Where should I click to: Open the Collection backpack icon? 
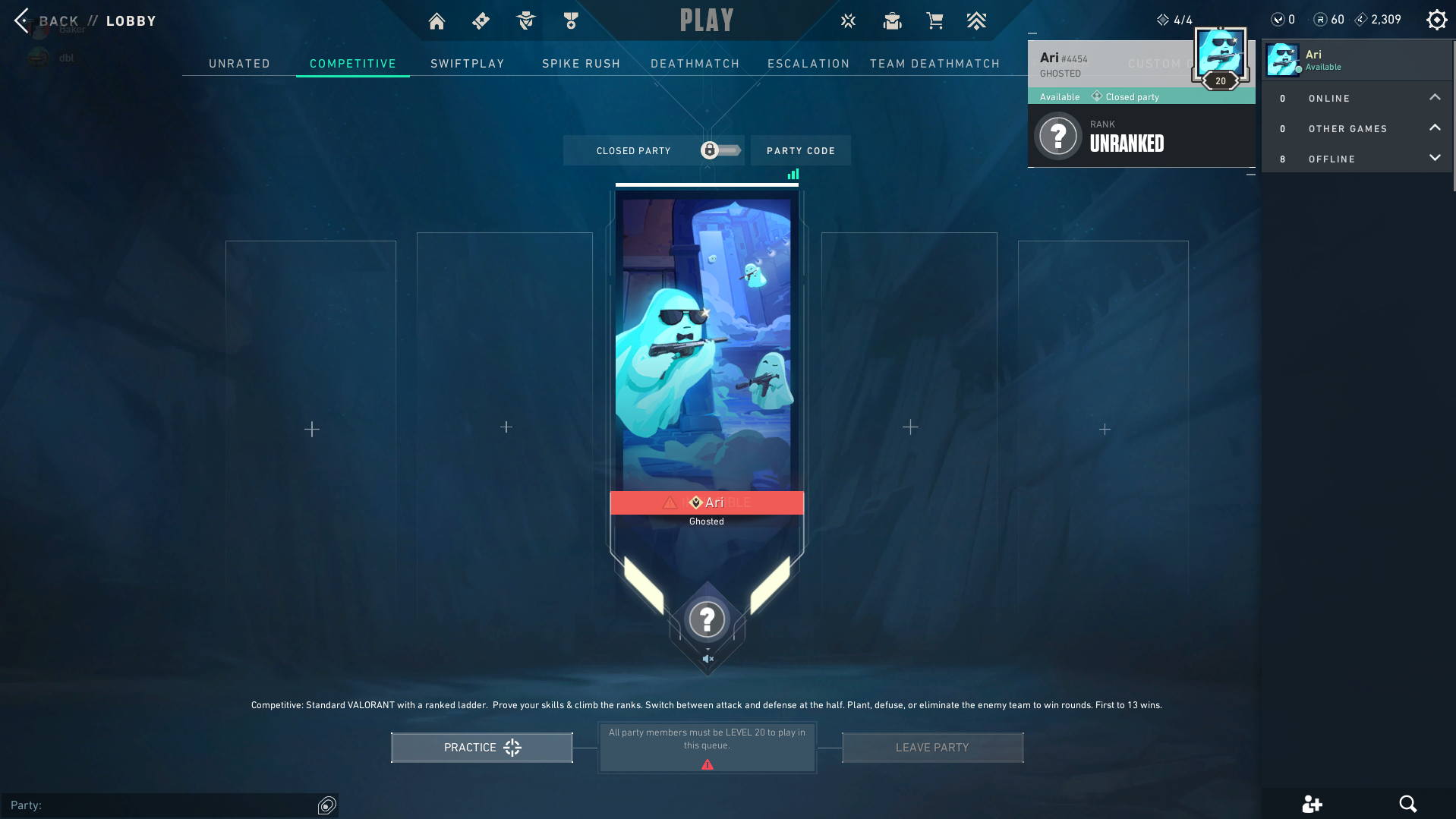892,20
